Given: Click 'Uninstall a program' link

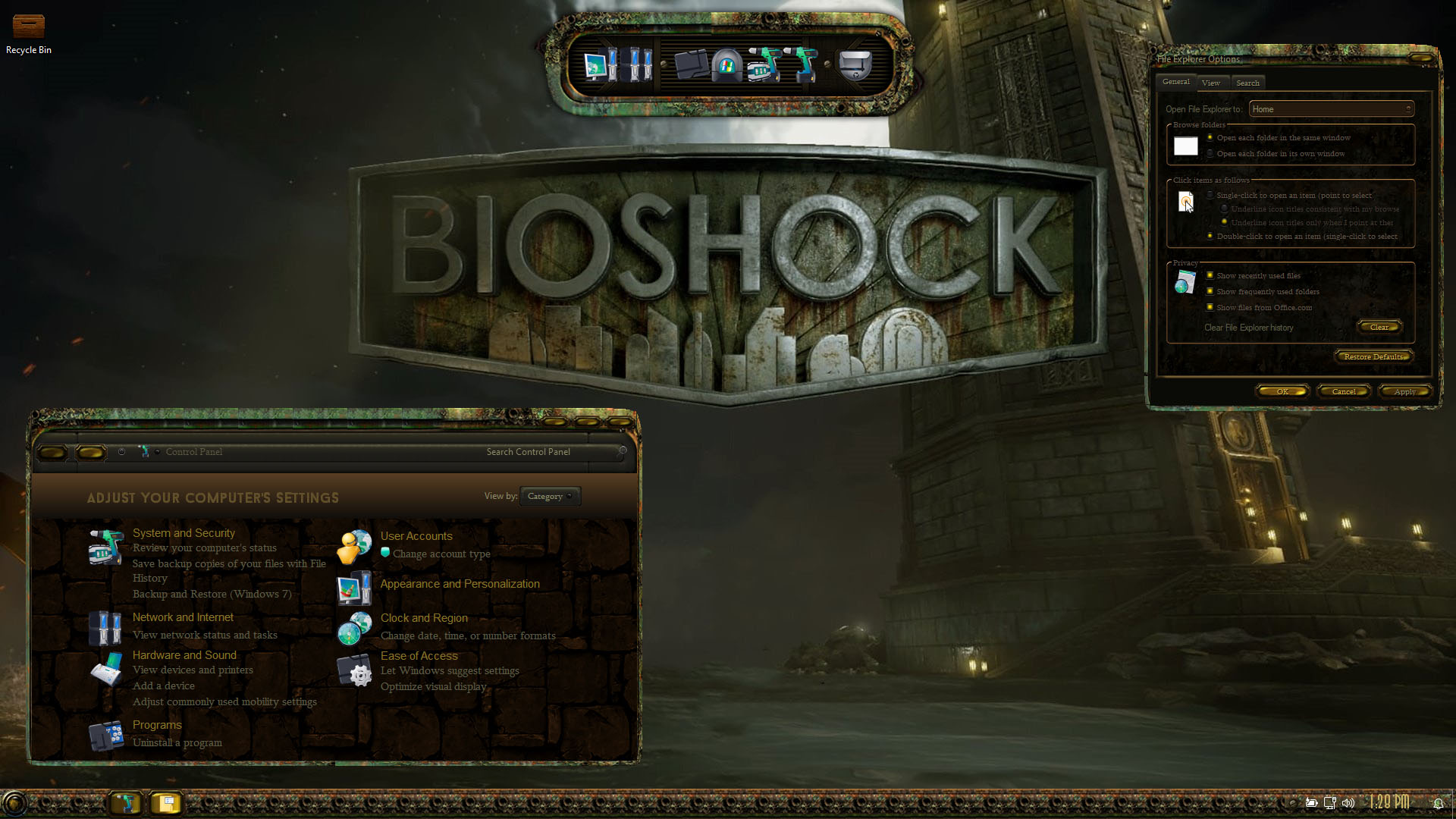Looking at the screenshot, I should point(177,742).
